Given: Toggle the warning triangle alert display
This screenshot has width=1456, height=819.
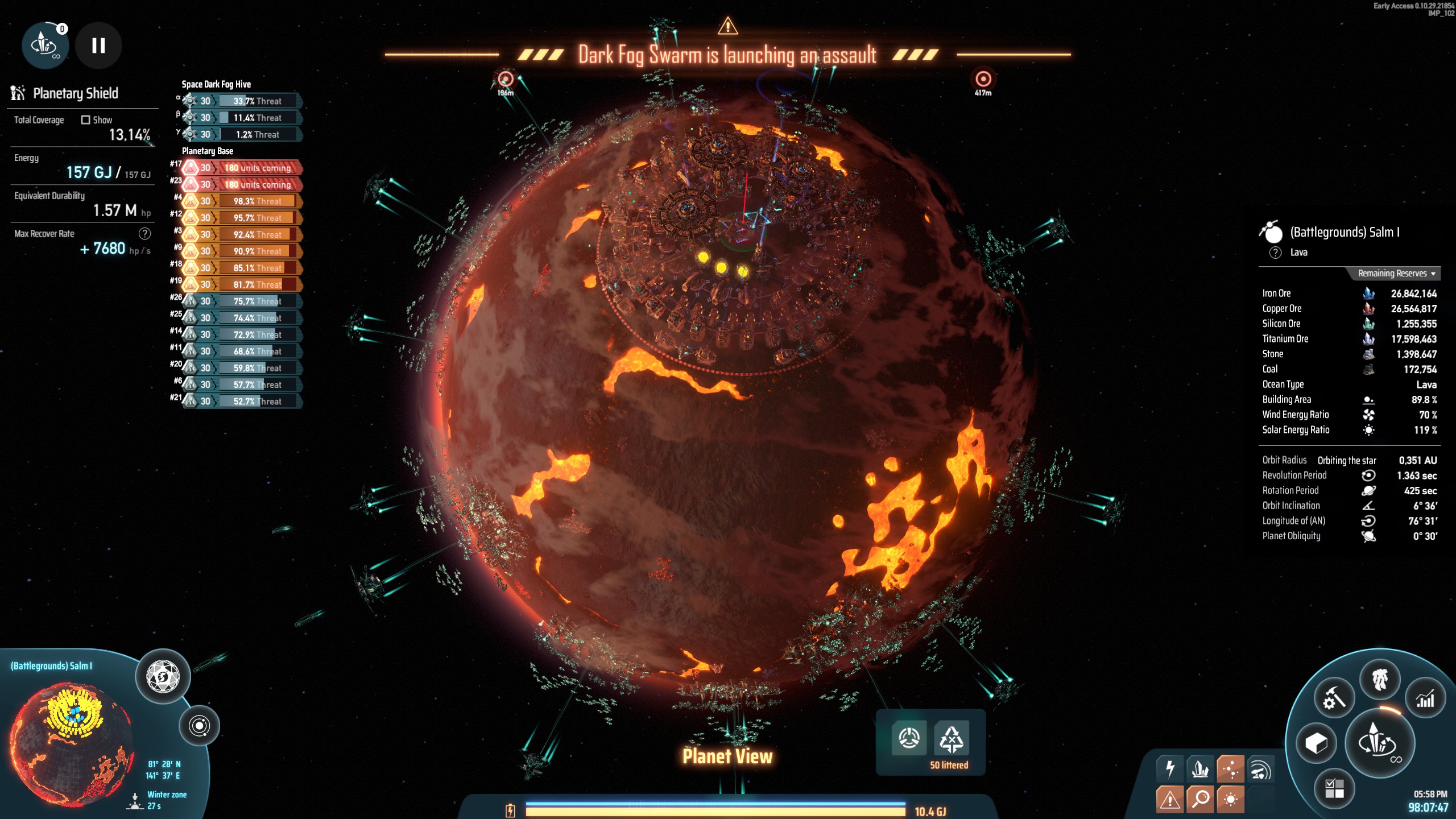Looking at the screenshot, I should point(1170,799).
